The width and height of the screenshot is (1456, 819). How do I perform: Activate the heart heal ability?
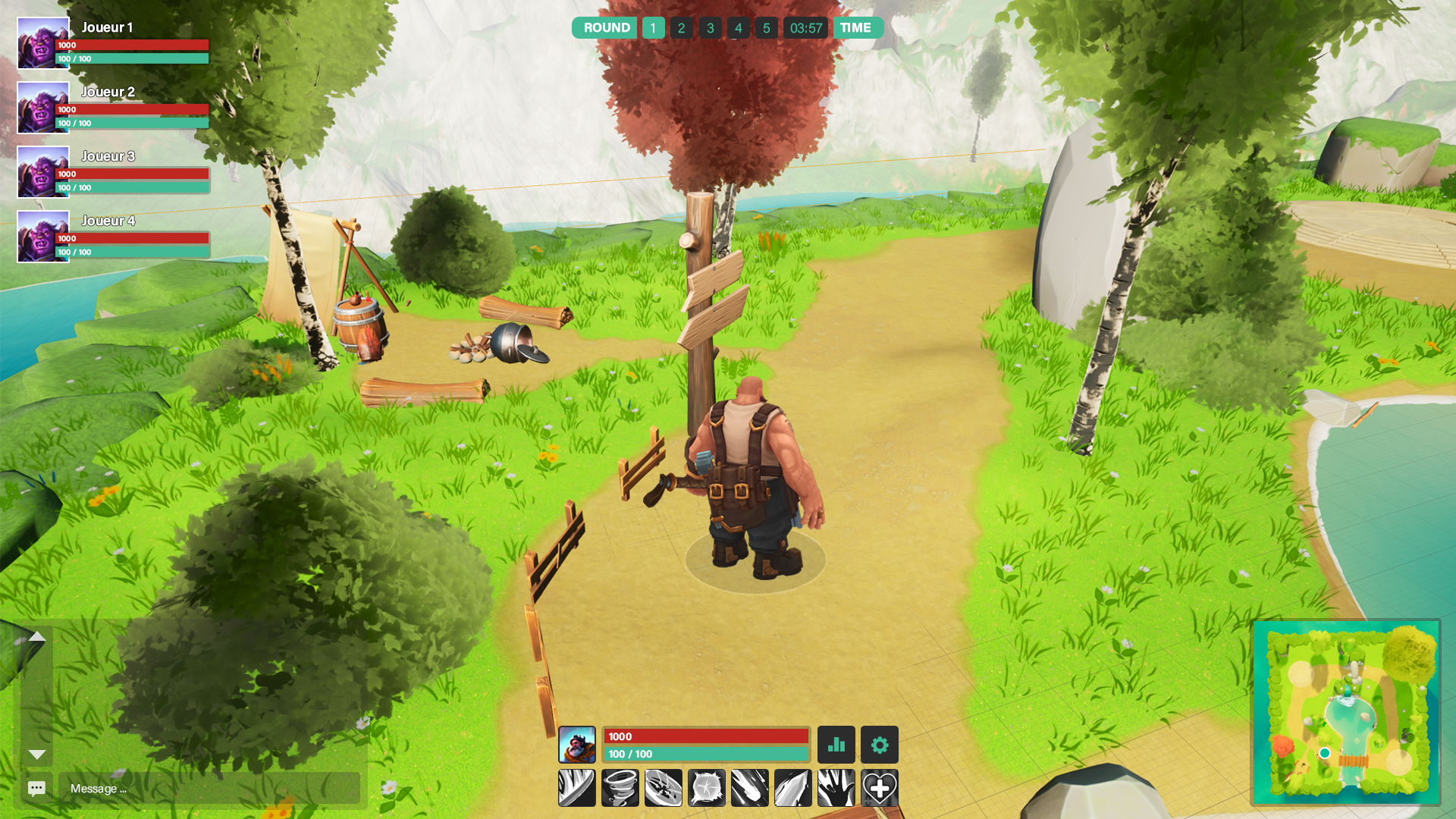(x=880, y=788)
